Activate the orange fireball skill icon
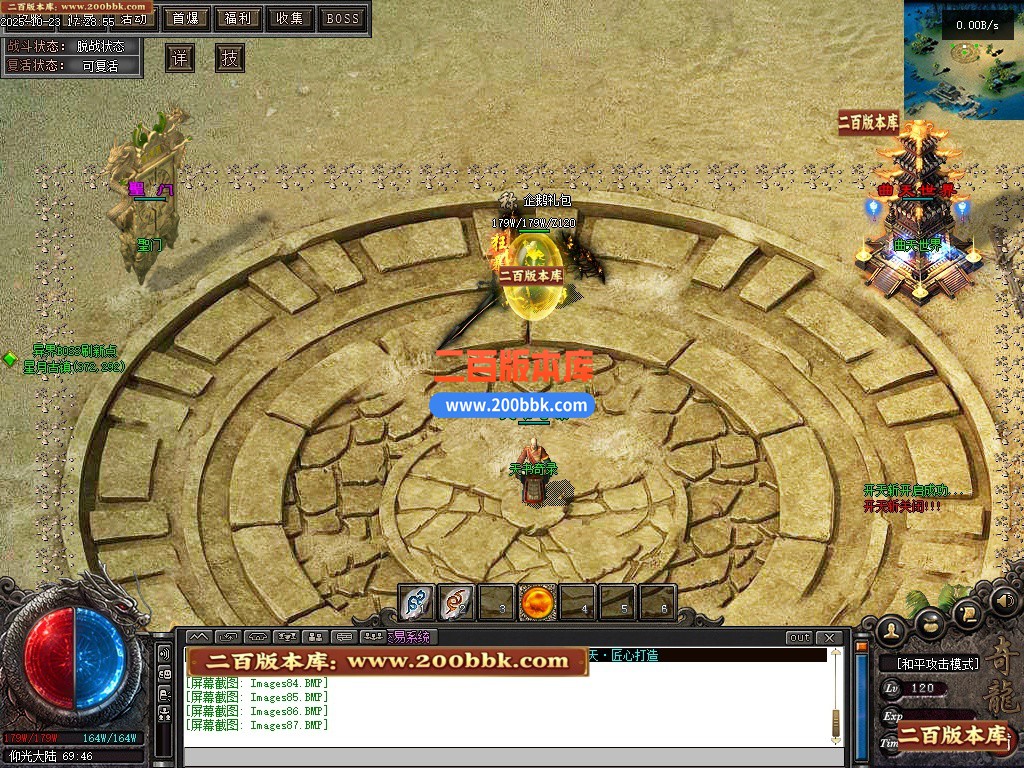The height and width of the screenshot is (768, 1024). [x=538, y=602]
